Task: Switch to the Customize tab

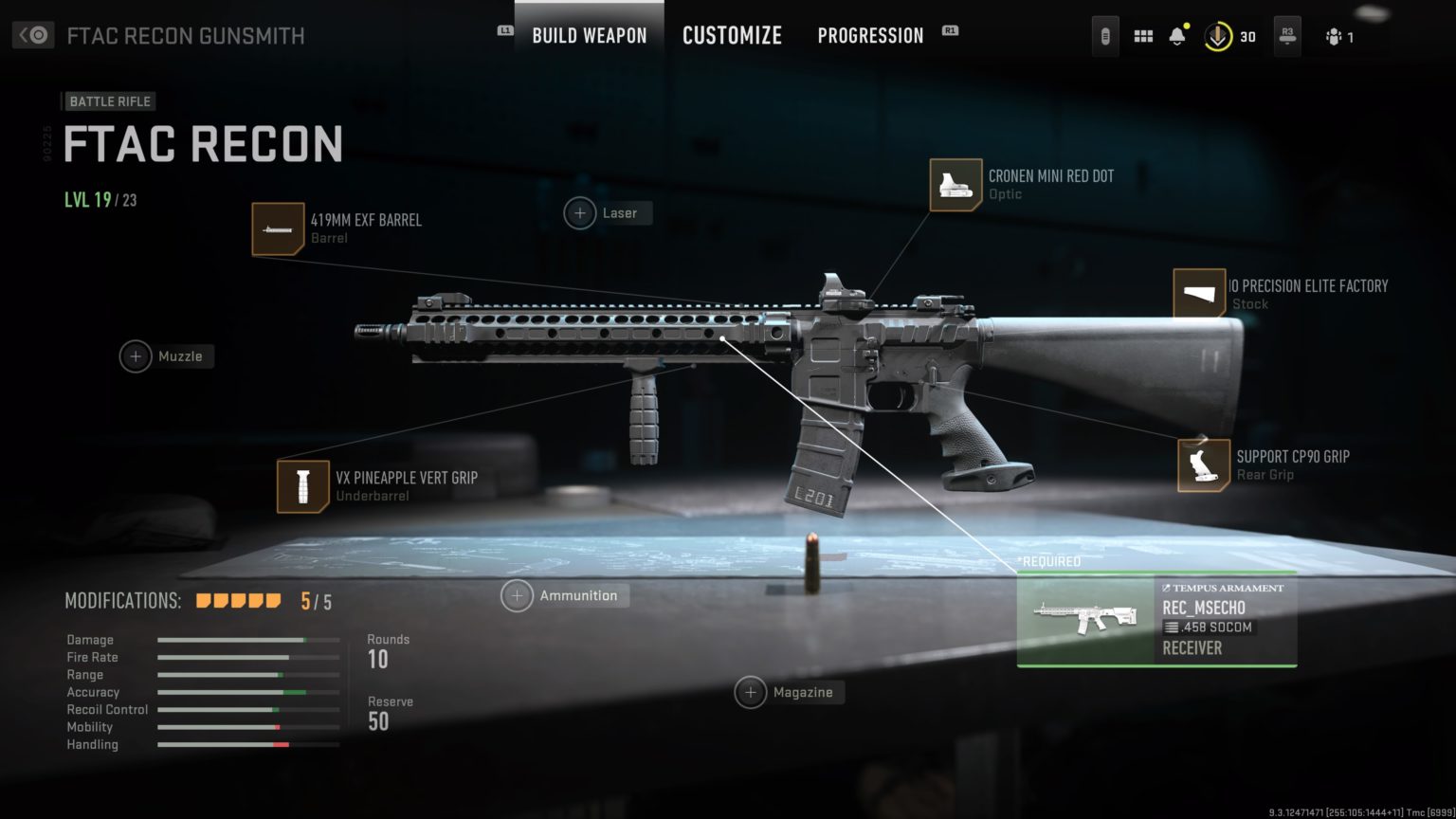Action: click(732, 35)
